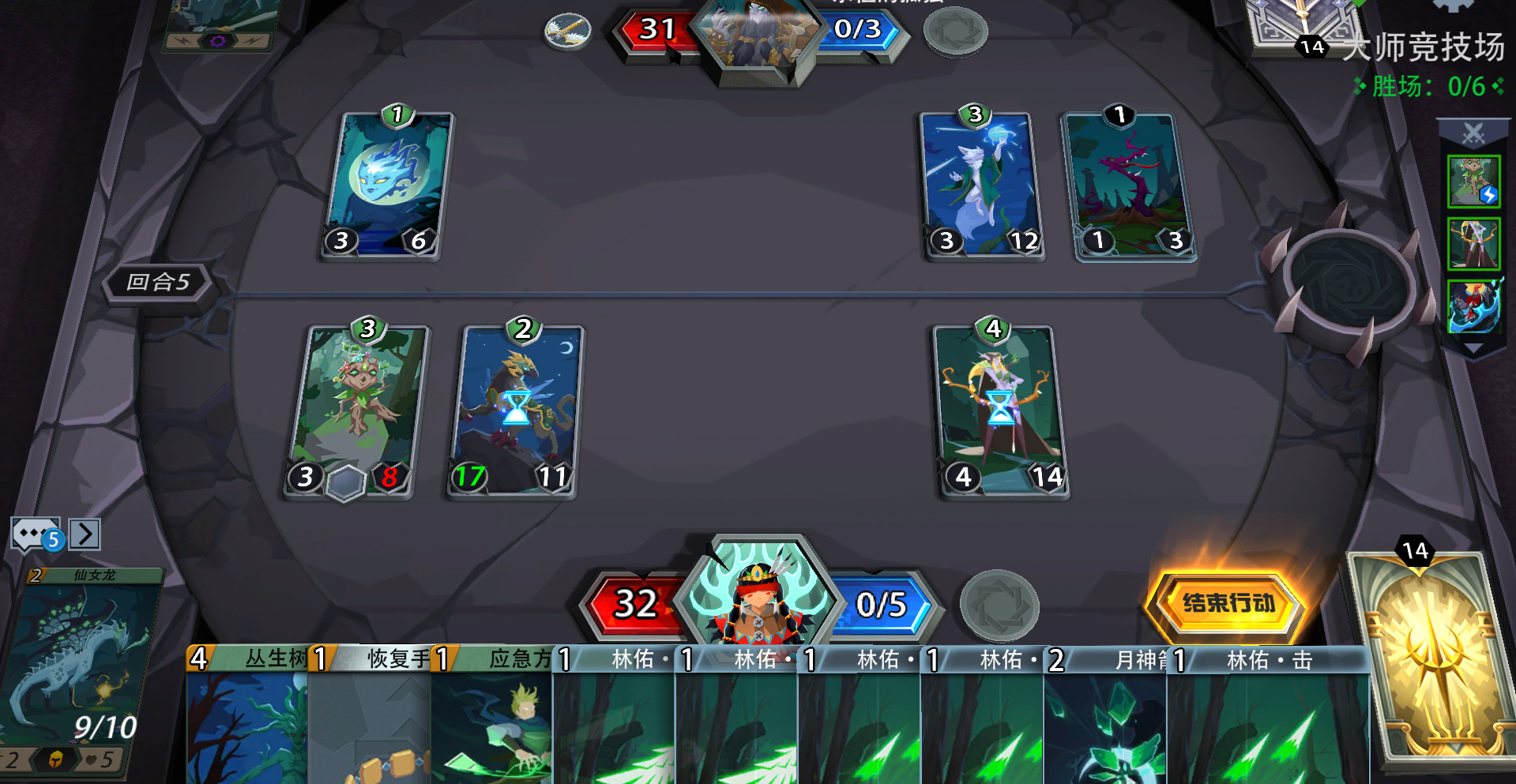Open the chat emote bubble icon
The width and height of the screenshot is (1516, 784).
tap(30, 534)
